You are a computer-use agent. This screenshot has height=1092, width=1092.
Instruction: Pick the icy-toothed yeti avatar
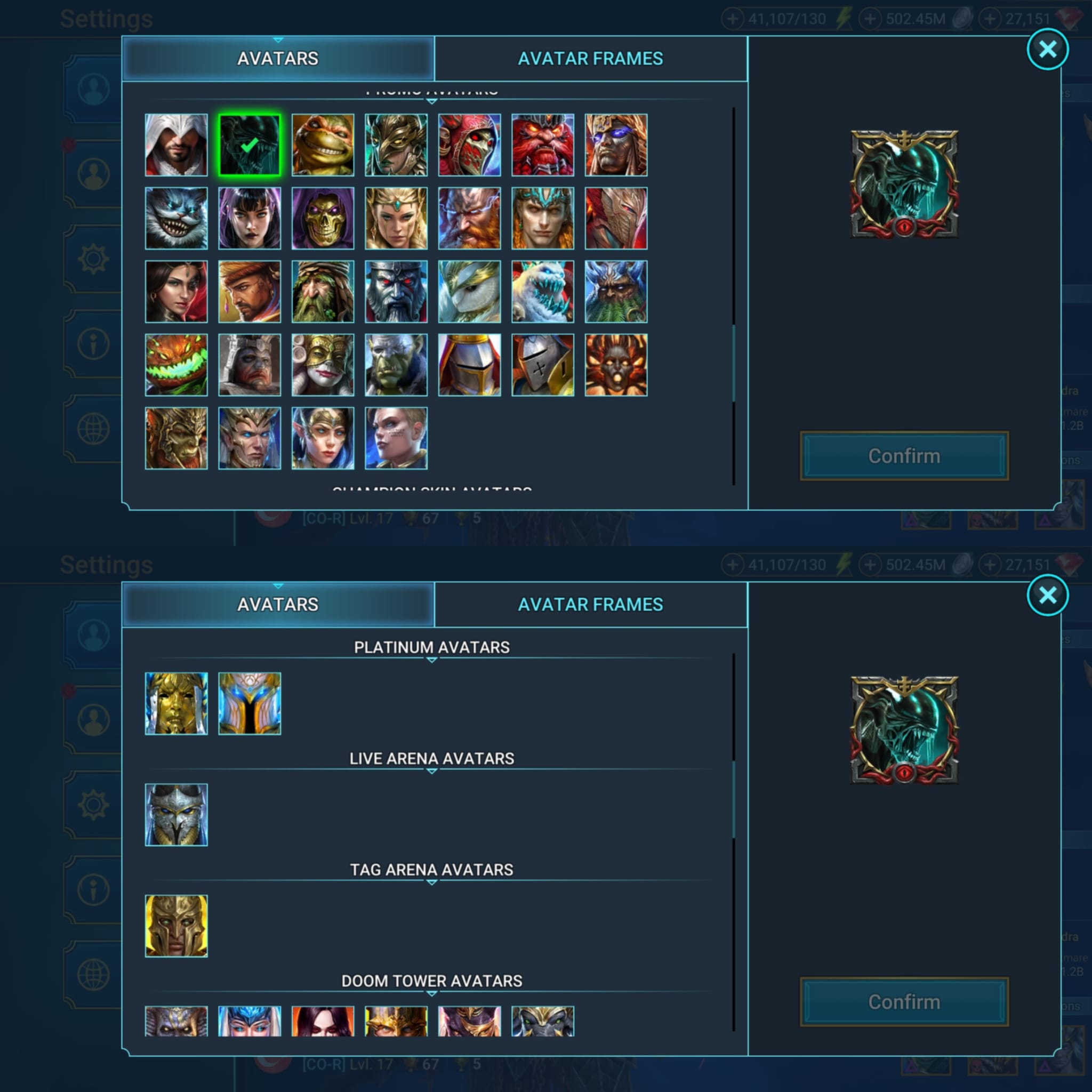543,292
